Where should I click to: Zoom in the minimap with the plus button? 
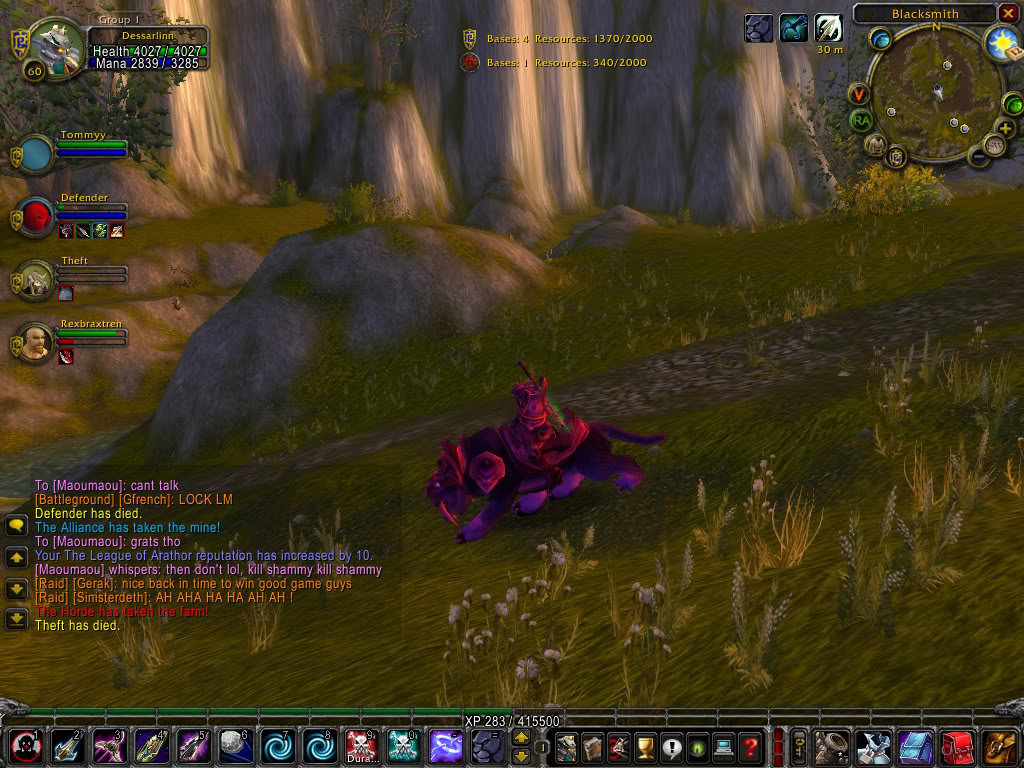point(1005,128)
